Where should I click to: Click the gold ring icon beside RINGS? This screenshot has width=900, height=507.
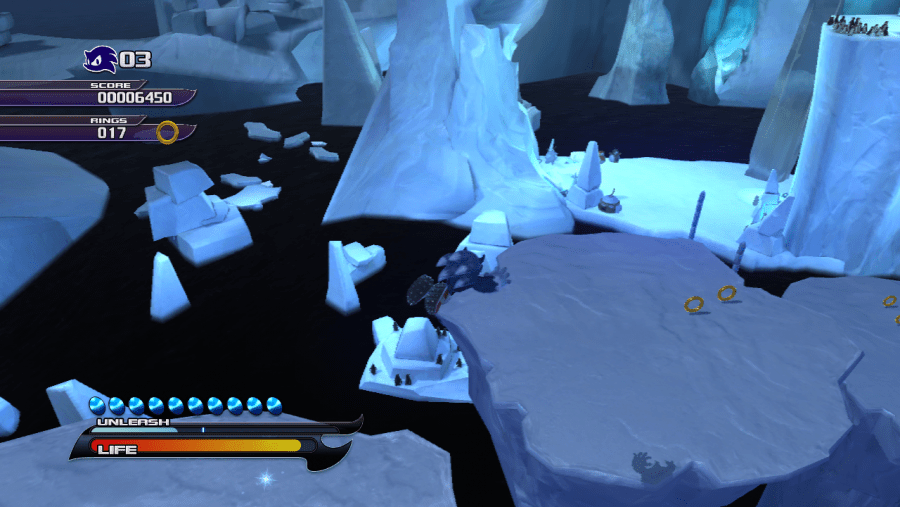168,132
